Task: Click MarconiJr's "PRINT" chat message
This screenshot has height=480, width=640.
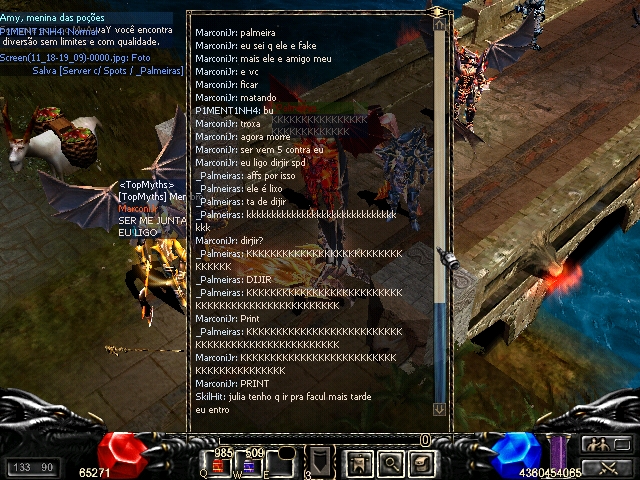Action: 232,383
